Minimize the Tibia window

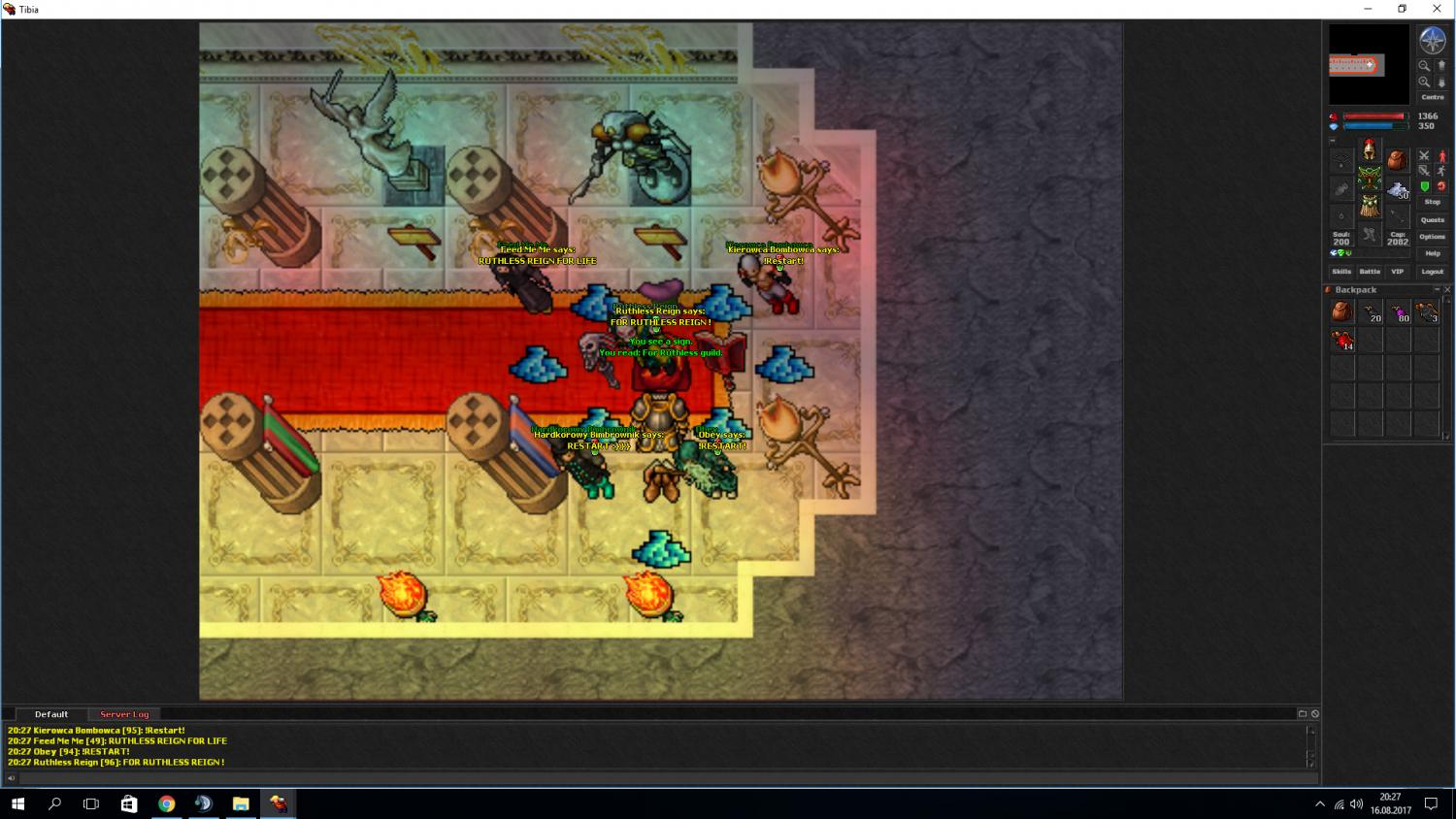(x=1368, y=9)
